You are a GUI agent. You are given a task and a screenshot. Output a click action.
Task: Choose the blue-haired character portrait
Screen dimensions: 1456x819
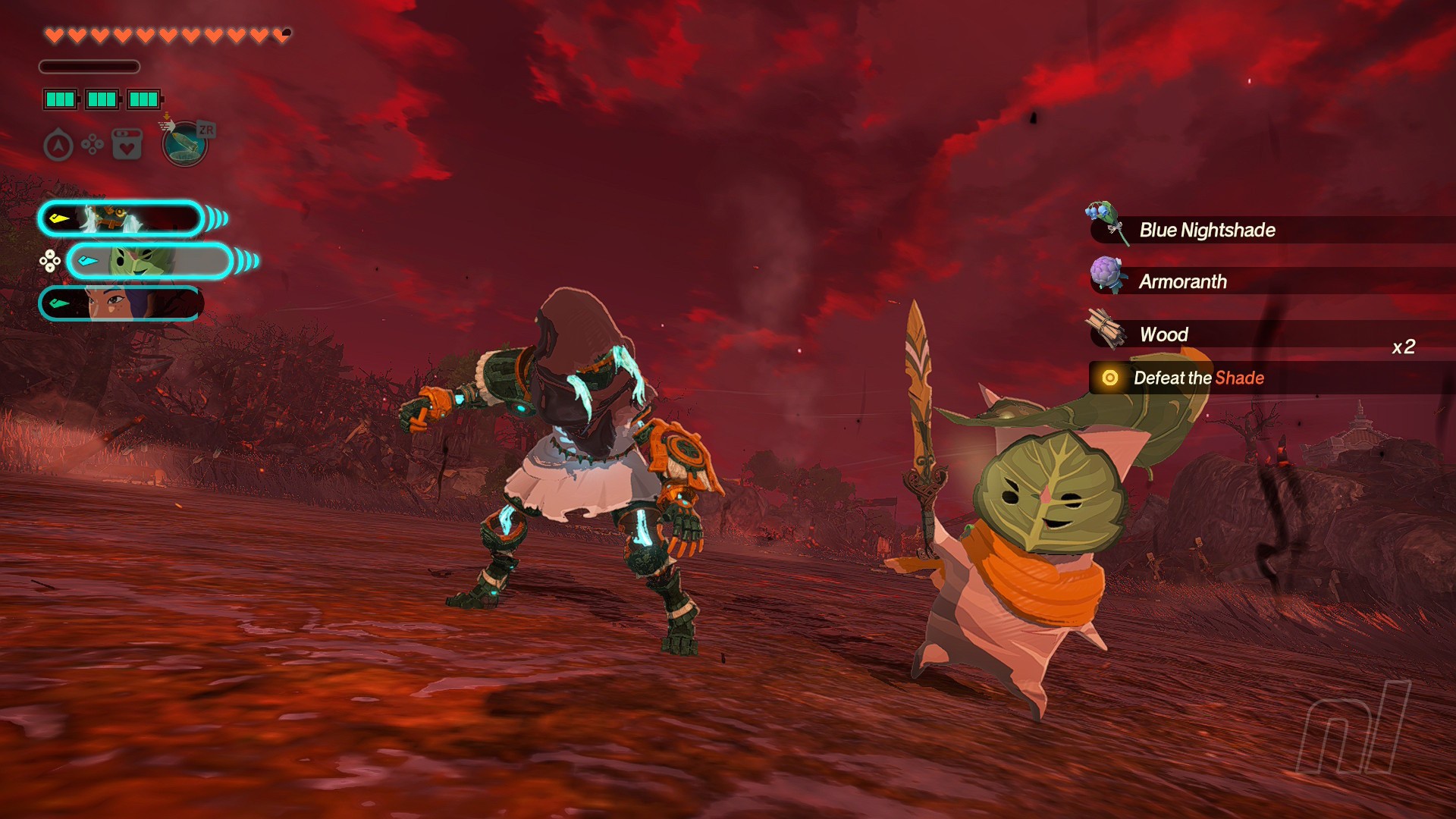click(x=121, y=304)
